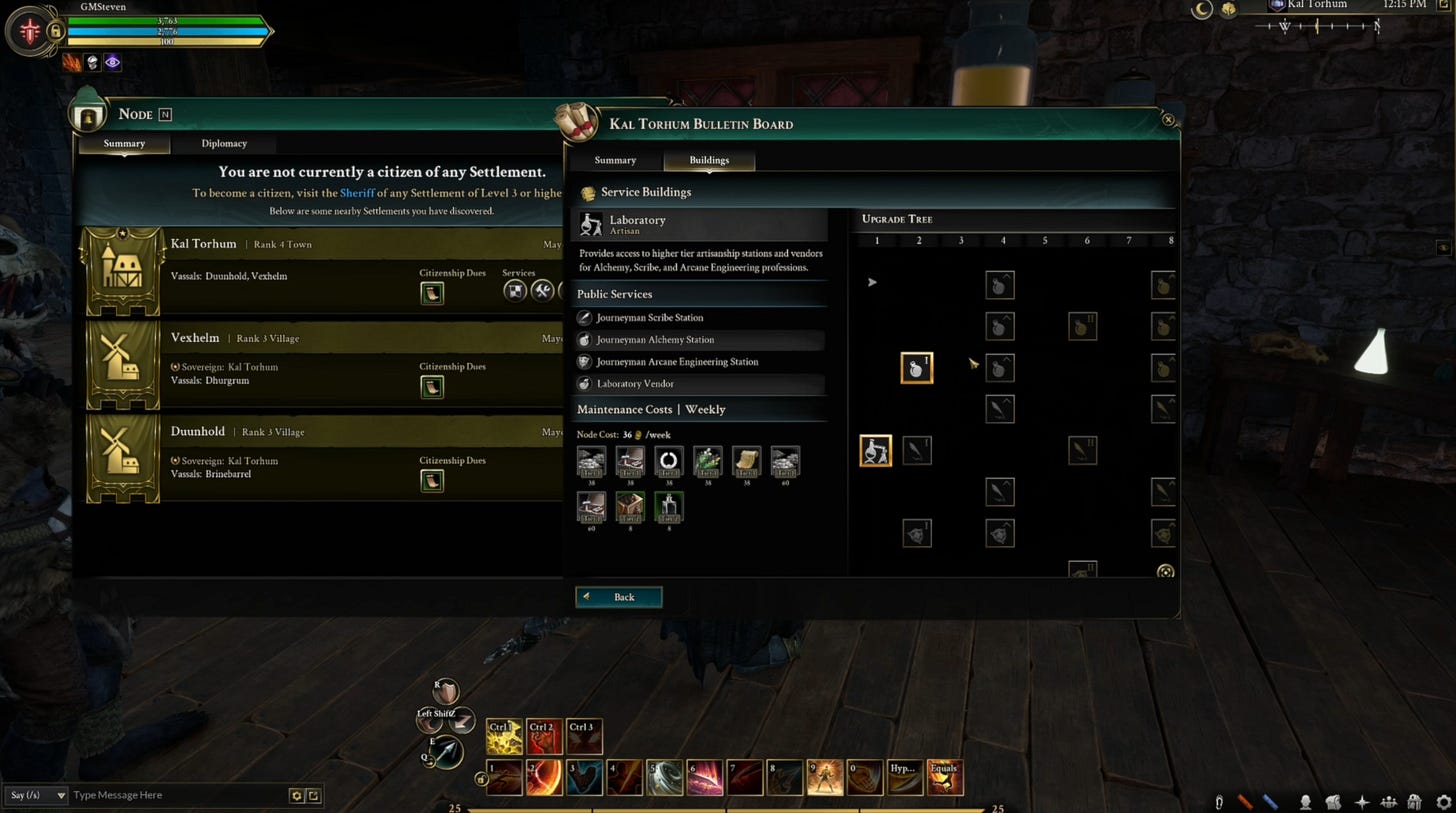Viewport: 1456px width, 813px height.
Task: Activate the Ctrl 1 yellow lightning ability
Action: click(x=503, y=737)
